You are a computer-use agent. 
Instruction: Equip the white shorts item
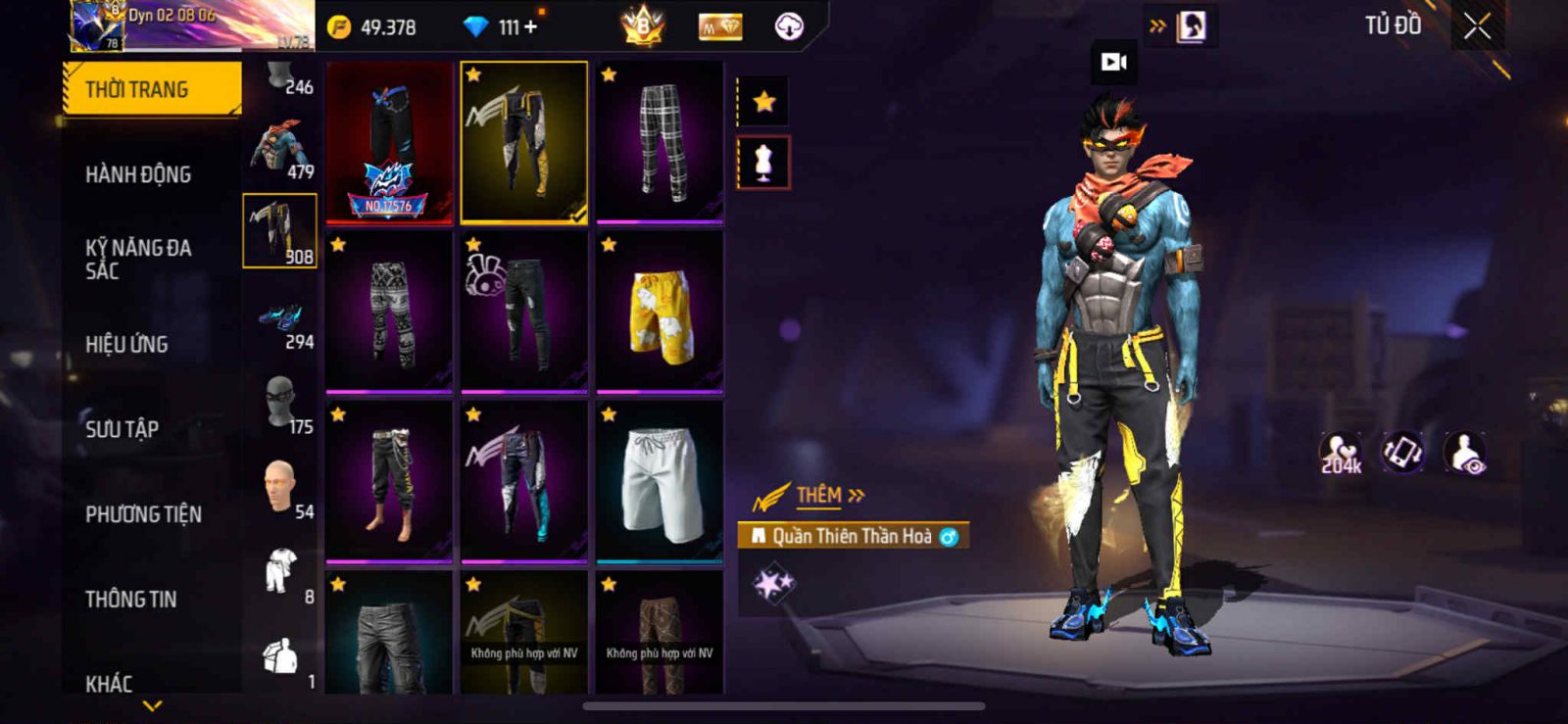tap(660, 482)
